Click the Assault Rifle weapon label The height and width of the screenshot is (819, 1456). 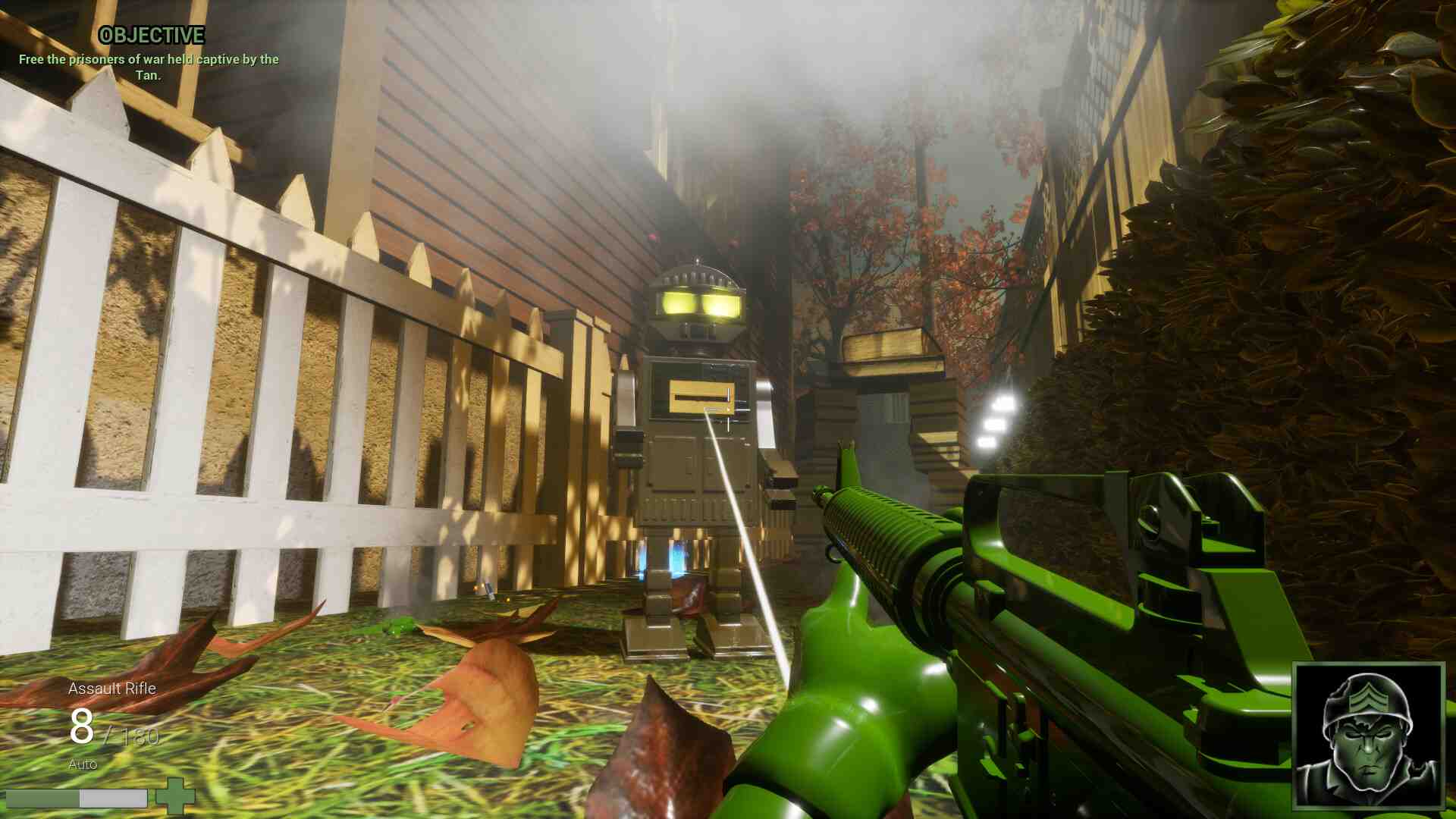(x=112, y=689)
